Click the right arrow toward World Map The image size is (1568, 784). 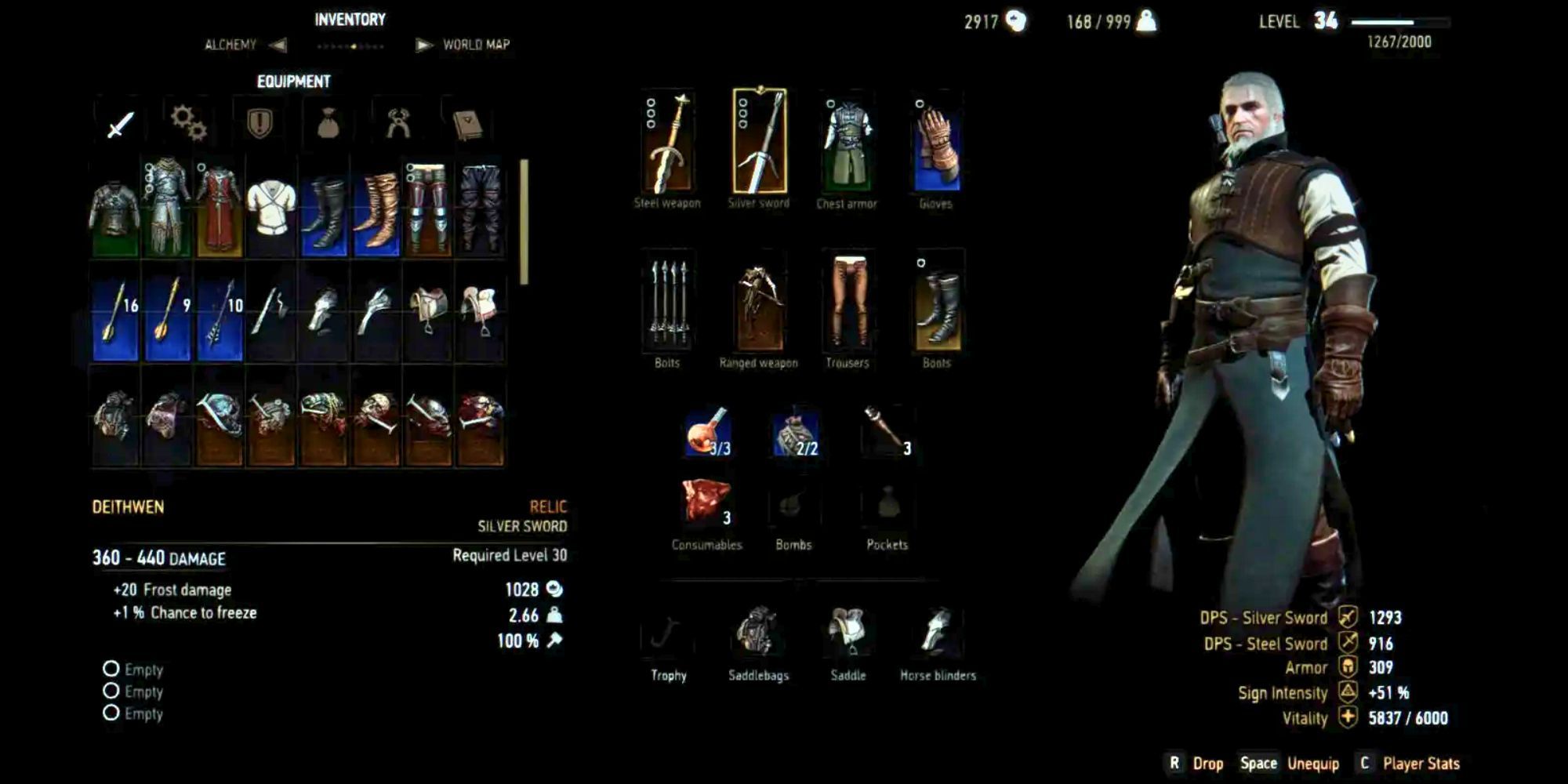click(423, 45)
